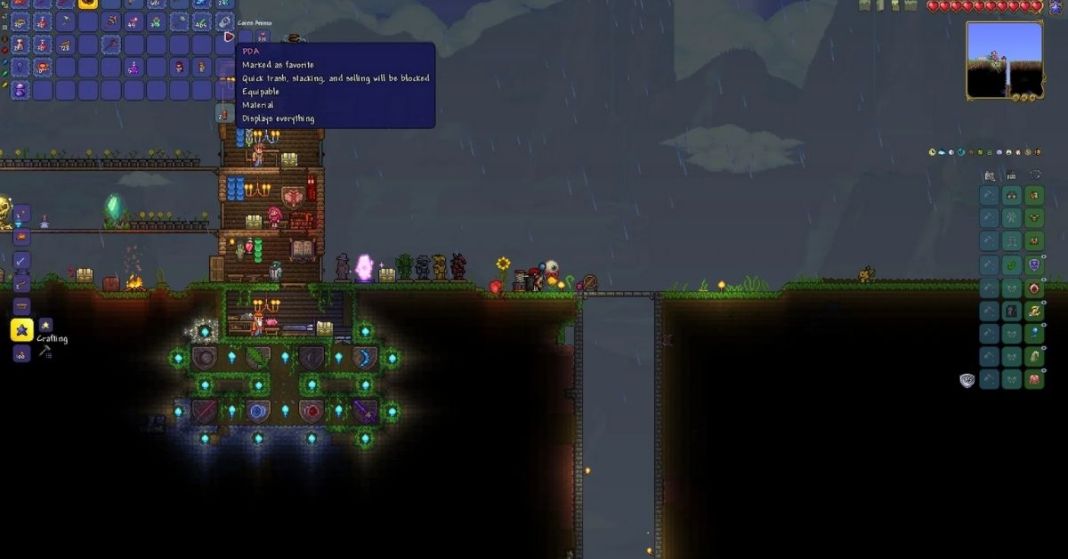Screen dimensions: 1068x559
Task: Select the highlighted yellow crafting recipe slot
Action: click(x=21, y=329)
